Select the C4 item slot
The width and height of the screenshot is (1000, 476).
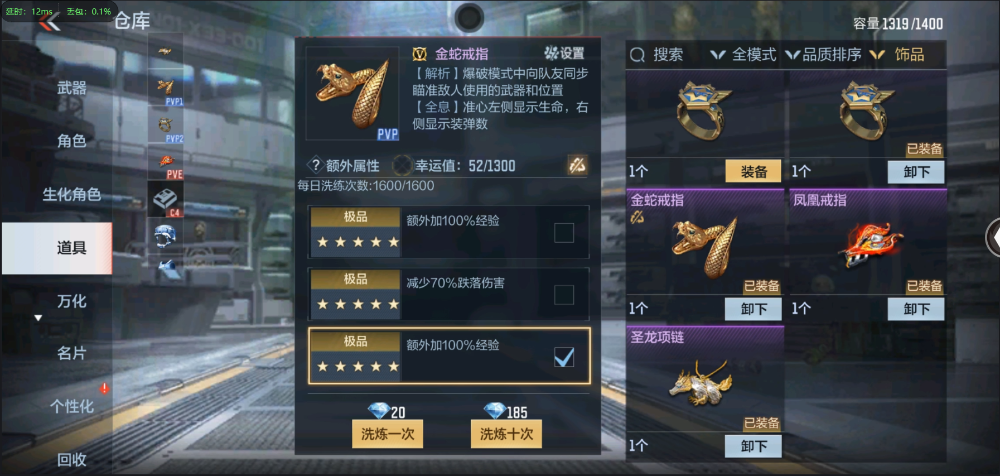click(x=164, y=199)
